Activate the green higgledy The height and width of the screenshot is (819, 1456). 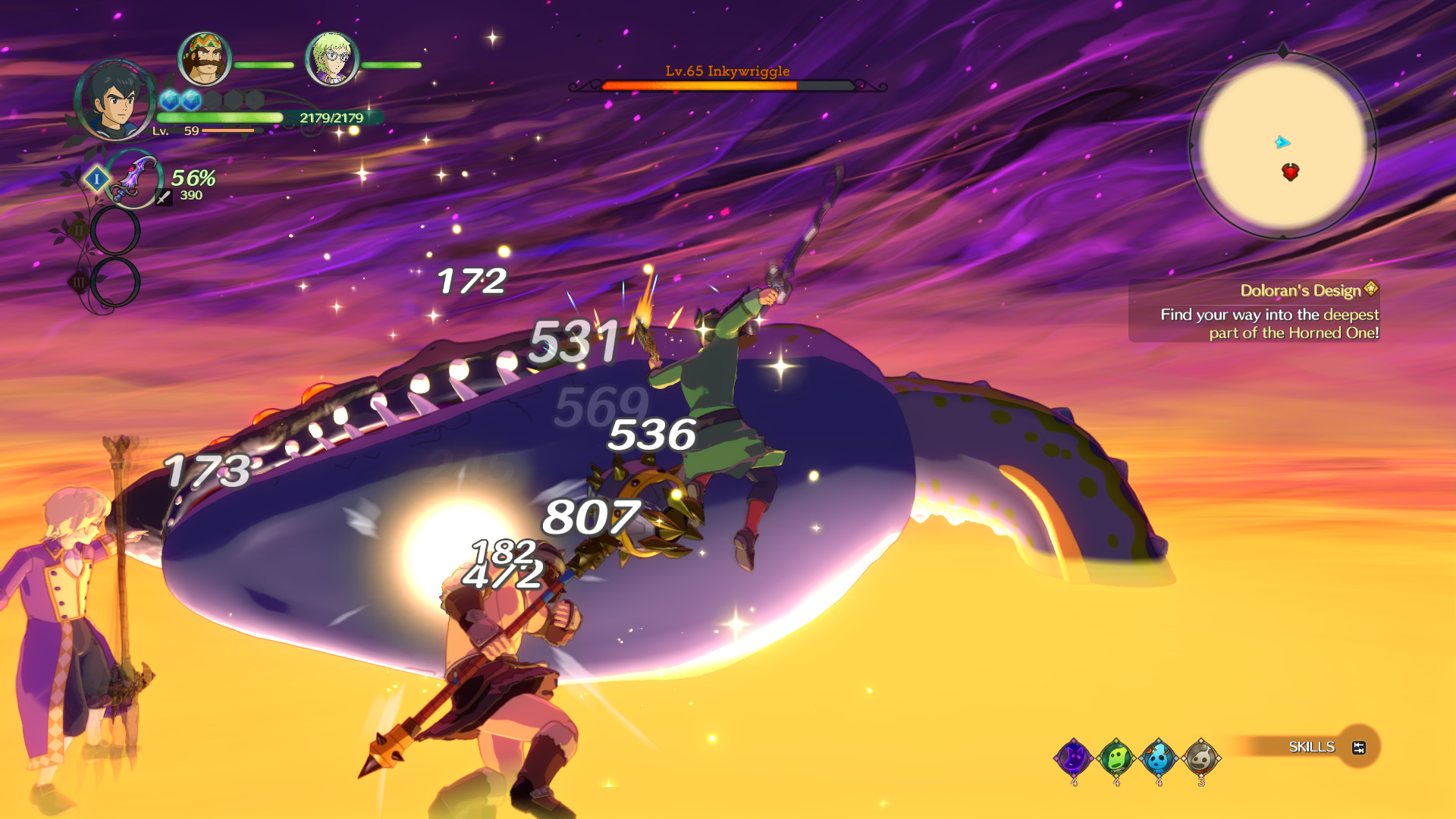[1116, 757]
